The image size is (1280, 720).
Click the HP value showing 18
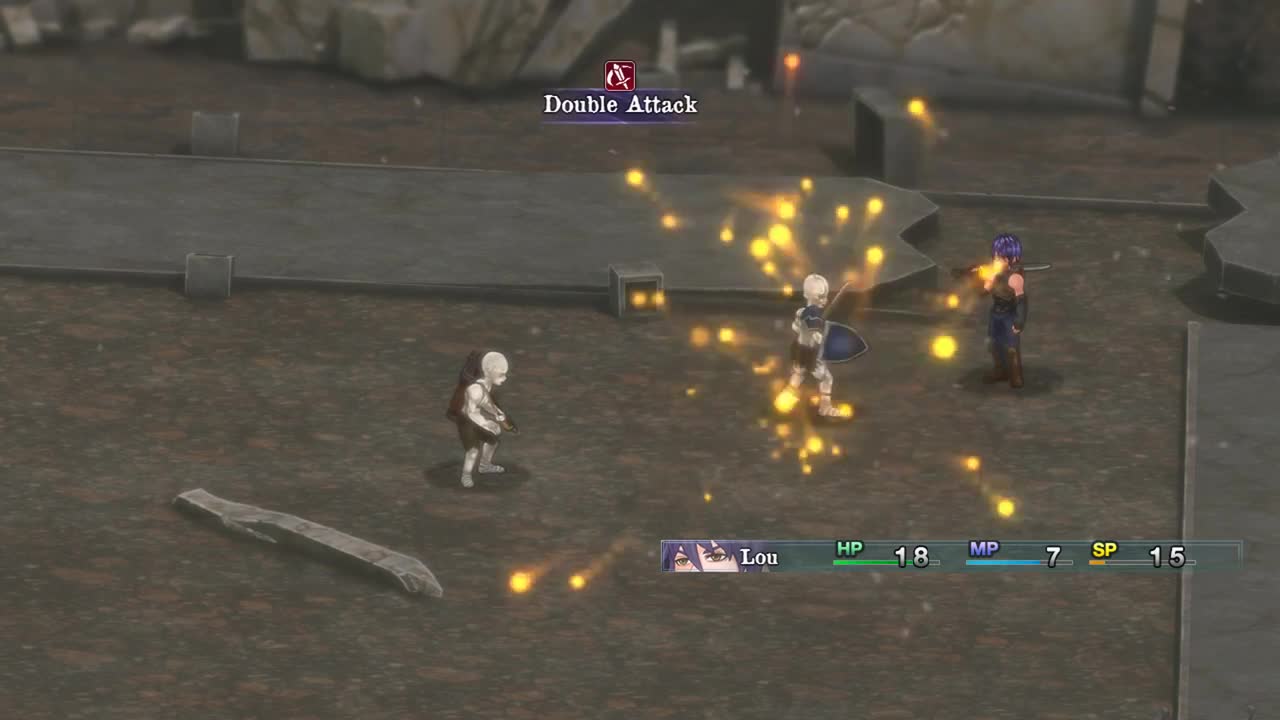tap(916, 557)
